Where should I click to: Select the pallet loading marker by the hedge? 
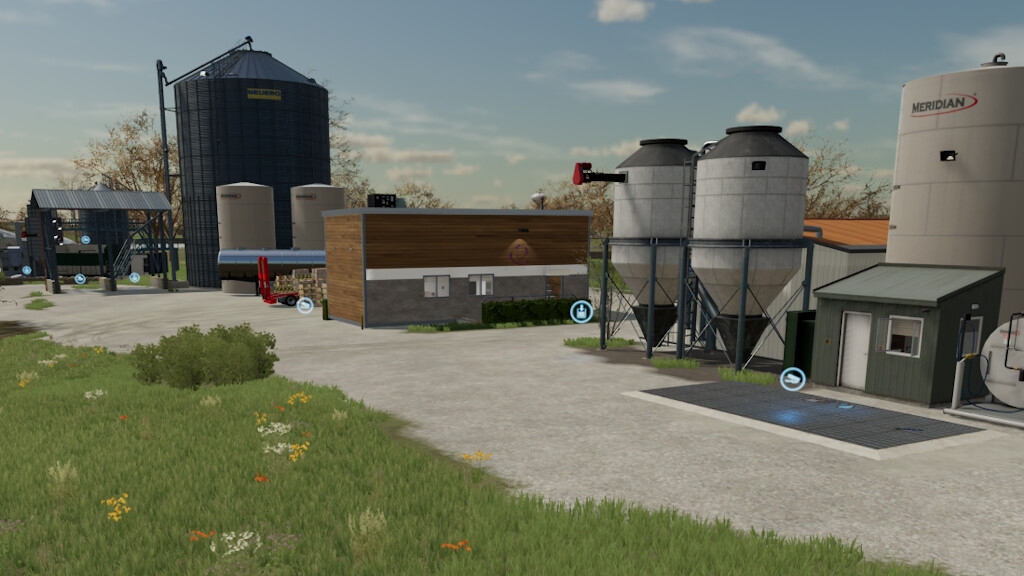tap(581, 311)
